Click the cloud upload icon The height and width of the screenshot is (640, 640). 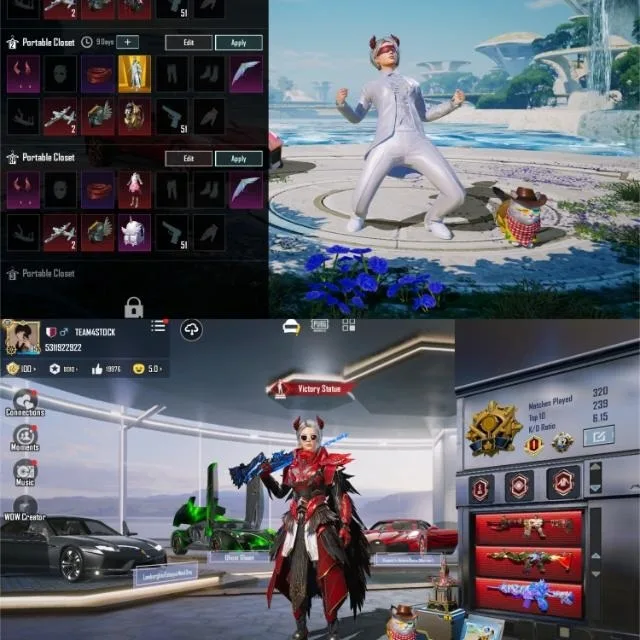click(x=191, y=331)
